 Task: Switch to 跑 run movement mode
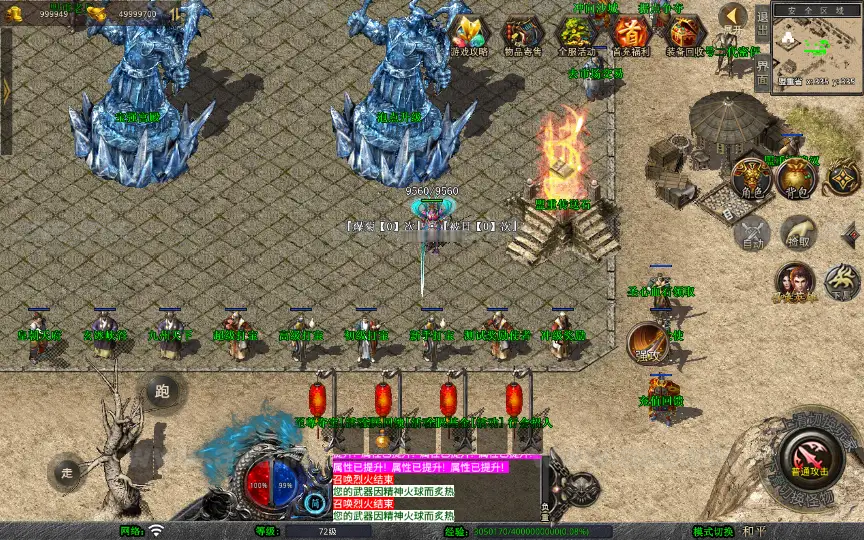point(162,391)
